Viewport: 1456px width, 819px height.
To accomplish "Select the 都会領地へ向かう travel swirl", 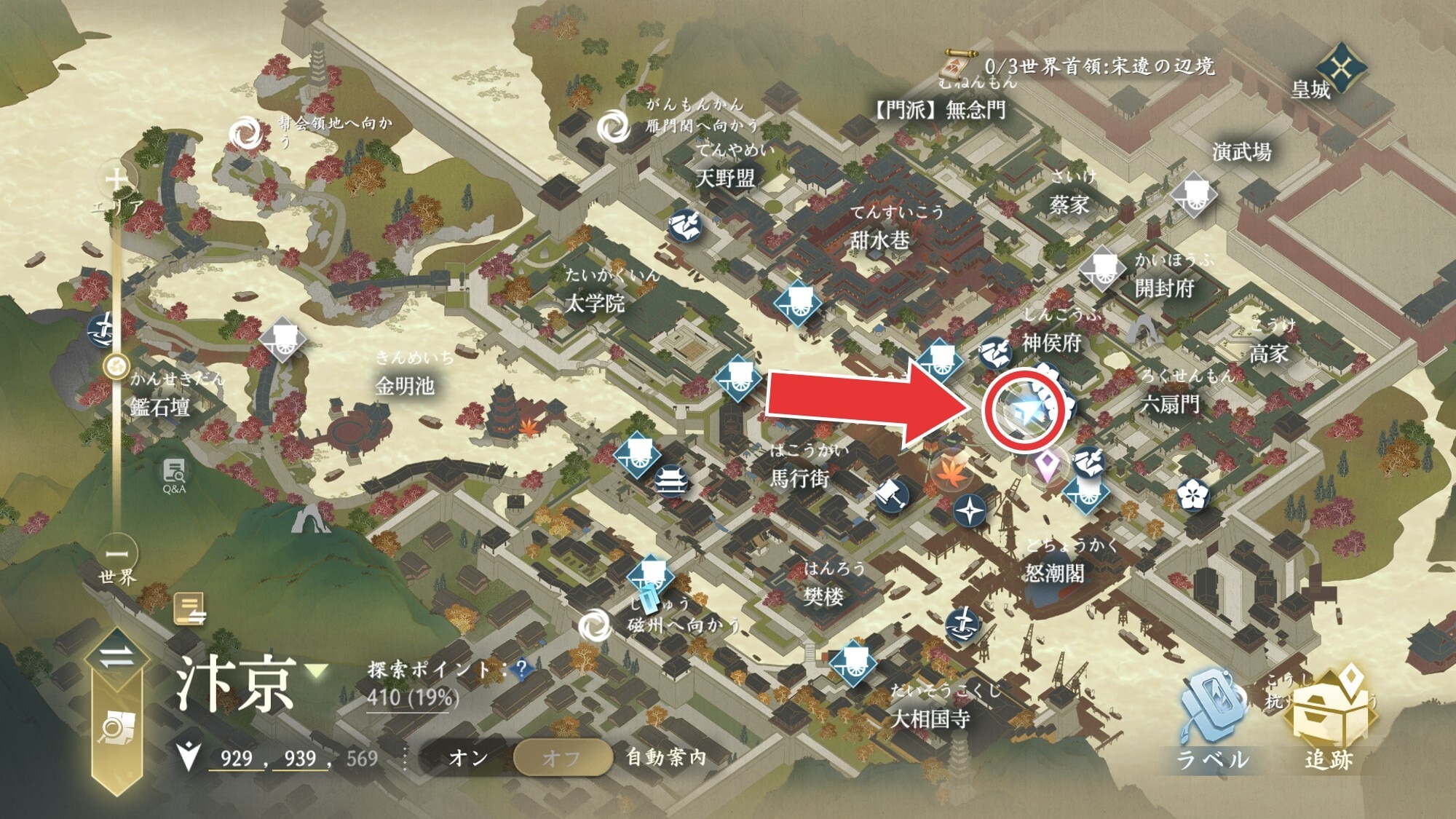I will point(245,134).
